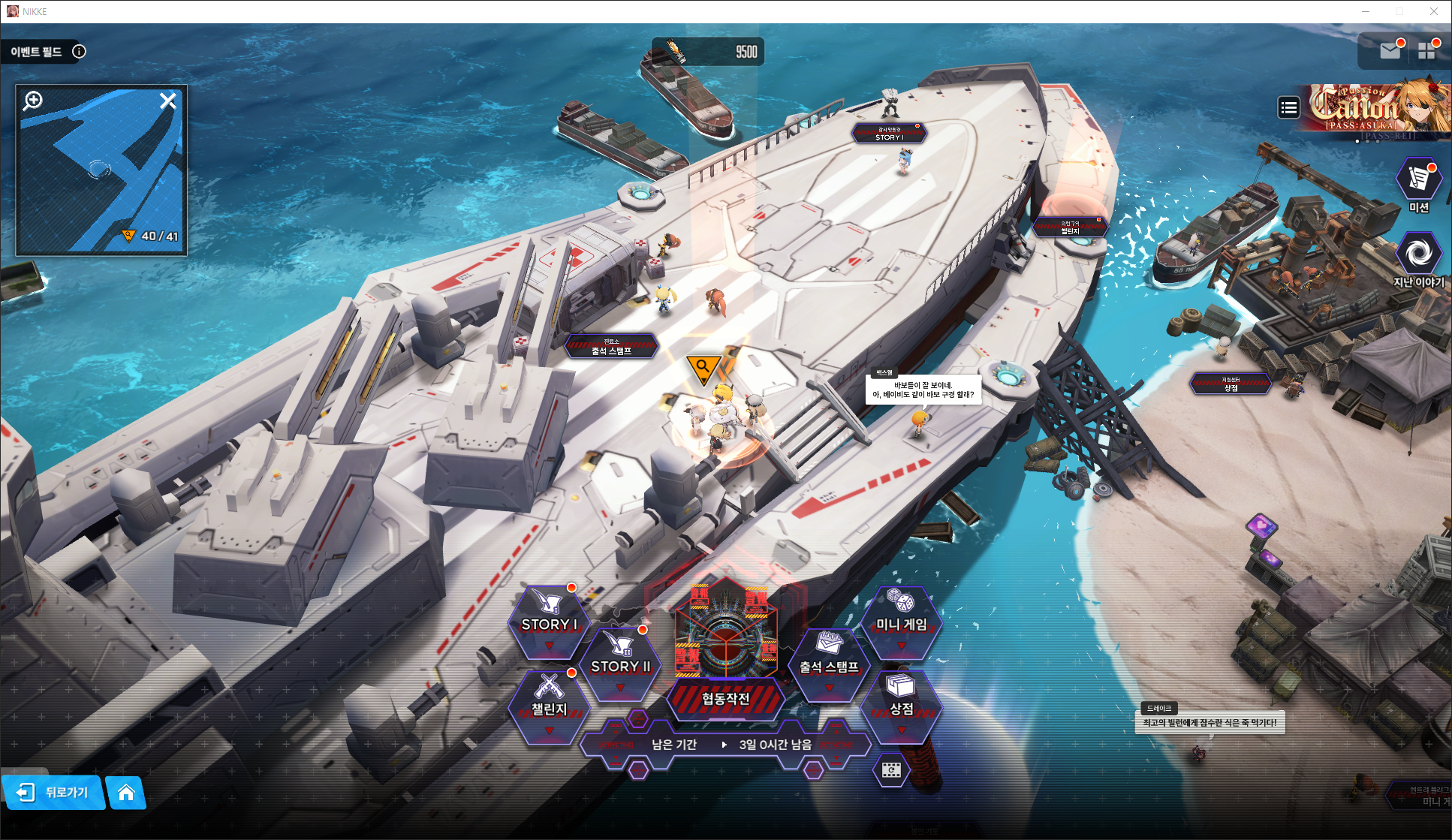Open the 미션 missions panel
Image resolution: width=1452 pixels, height=840 pixels.
click(1418, 184)
